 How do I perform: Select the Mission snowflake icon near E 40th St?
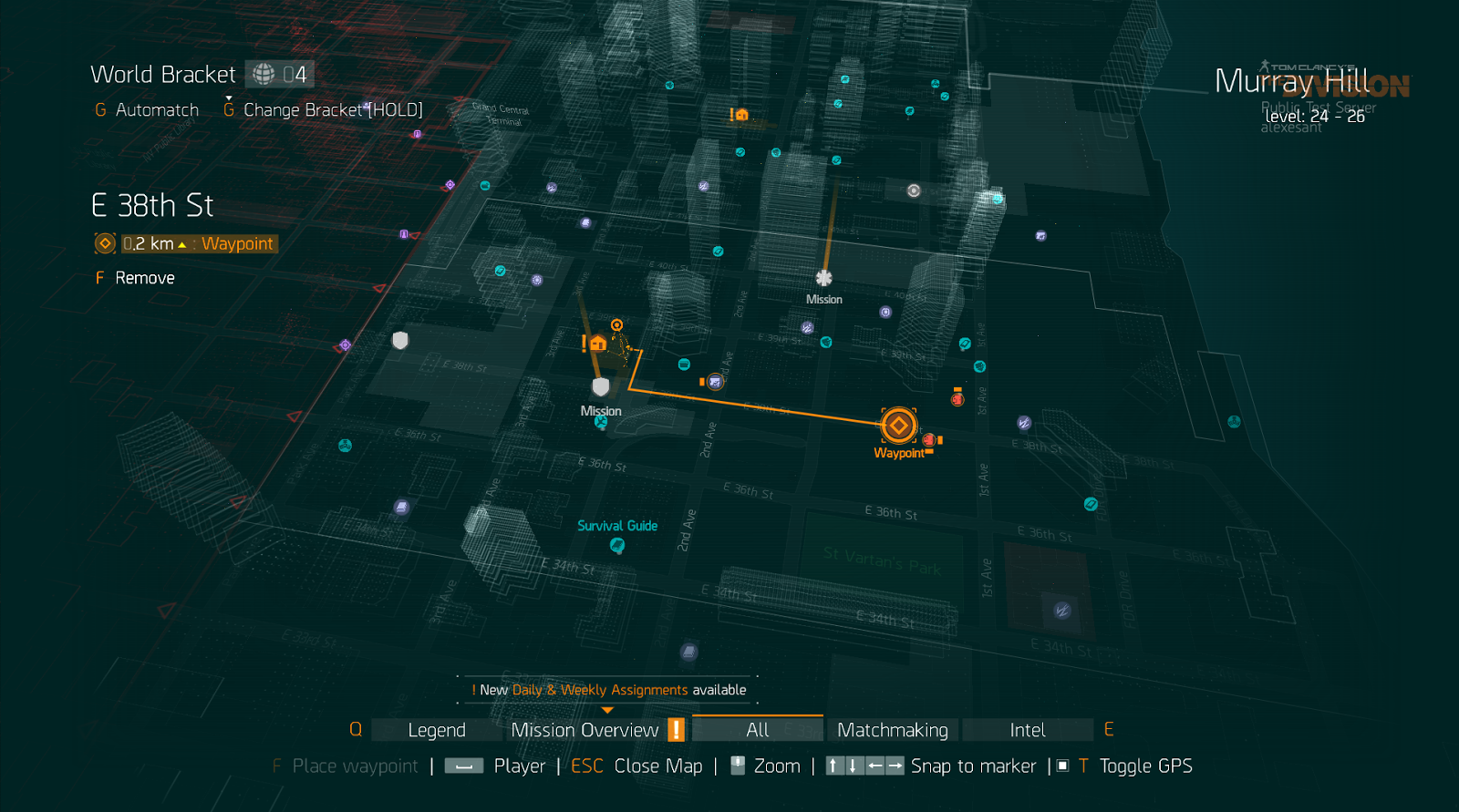824,276
